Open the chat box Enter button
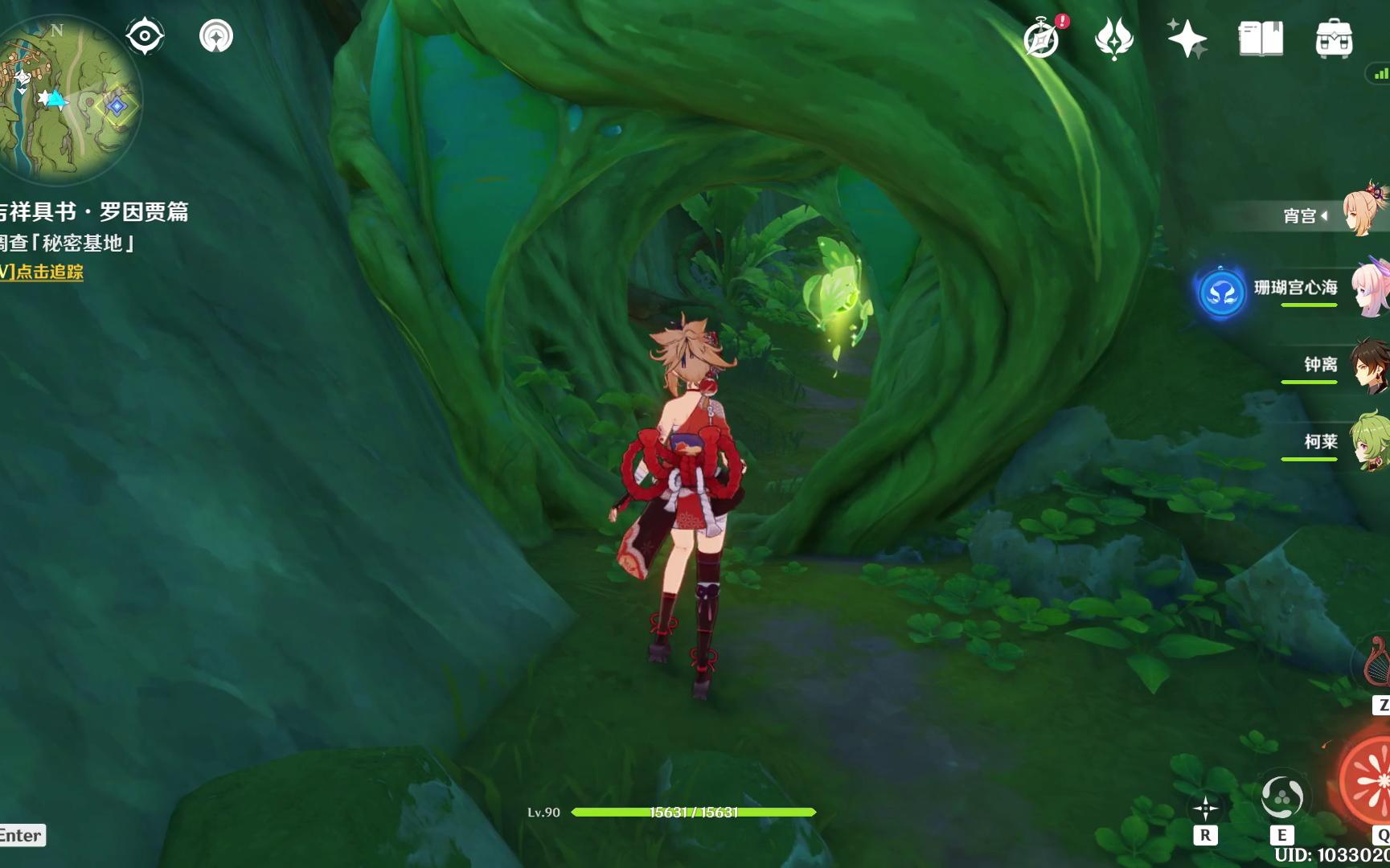 coord(22,836)
